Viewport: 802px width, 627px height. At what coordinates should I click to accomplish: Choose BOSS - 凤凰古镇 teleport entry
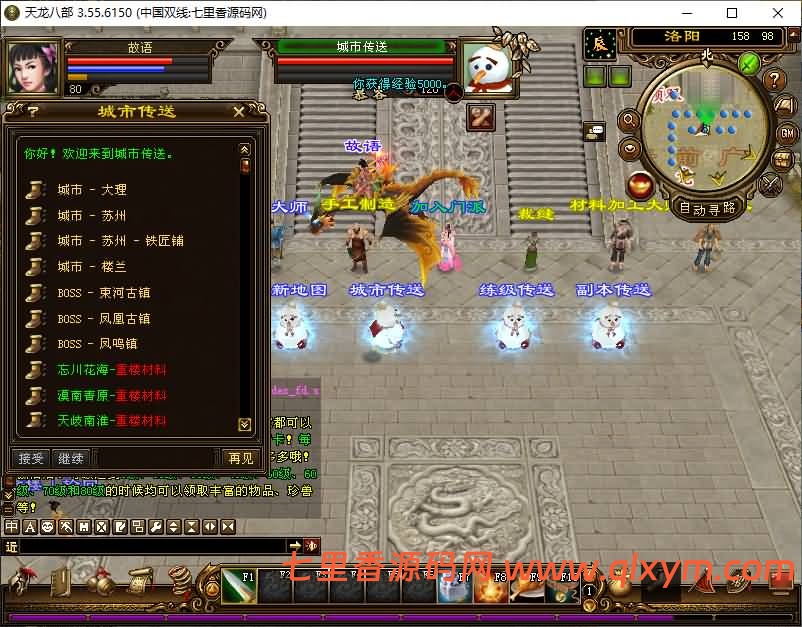[x=103, y=319]
